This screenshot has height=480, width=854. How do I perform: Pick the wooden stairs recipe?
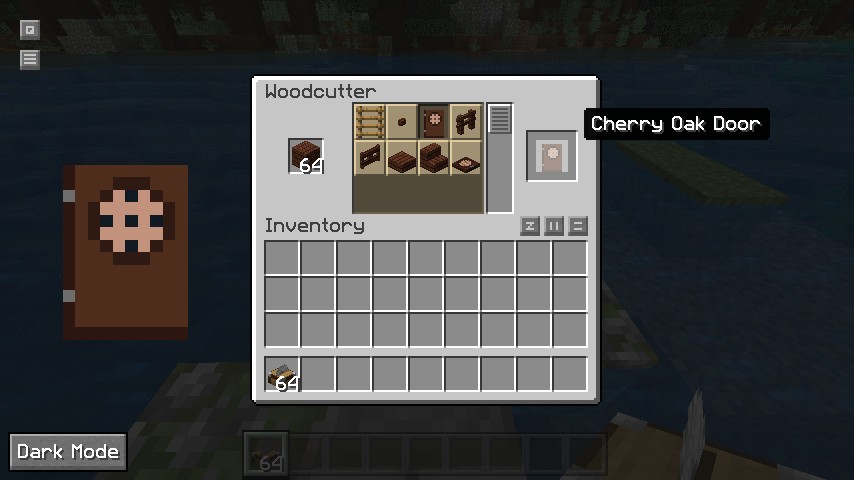[x=434, y=157]
